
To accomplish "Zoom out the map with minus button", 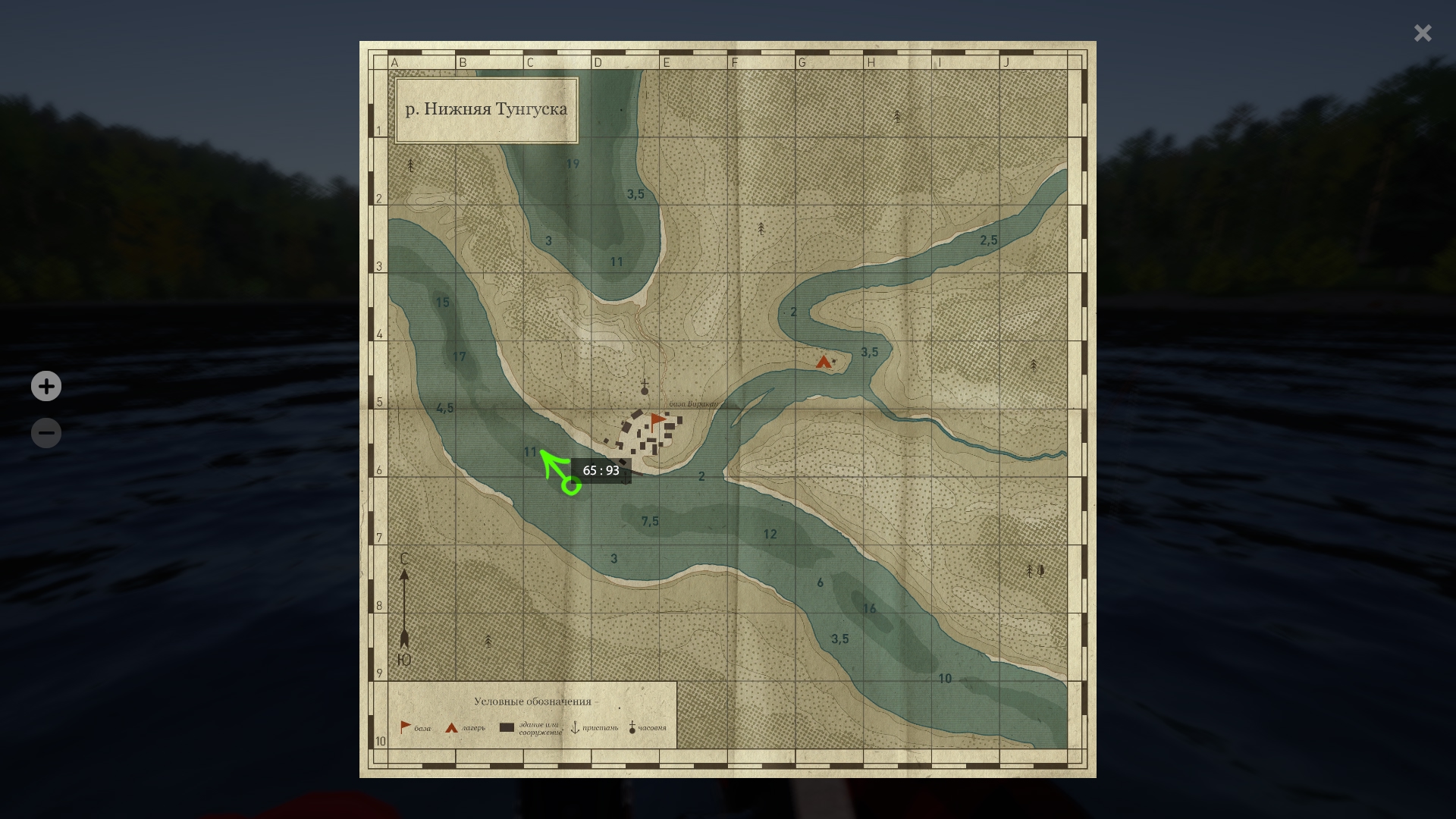I will (46, 433).
